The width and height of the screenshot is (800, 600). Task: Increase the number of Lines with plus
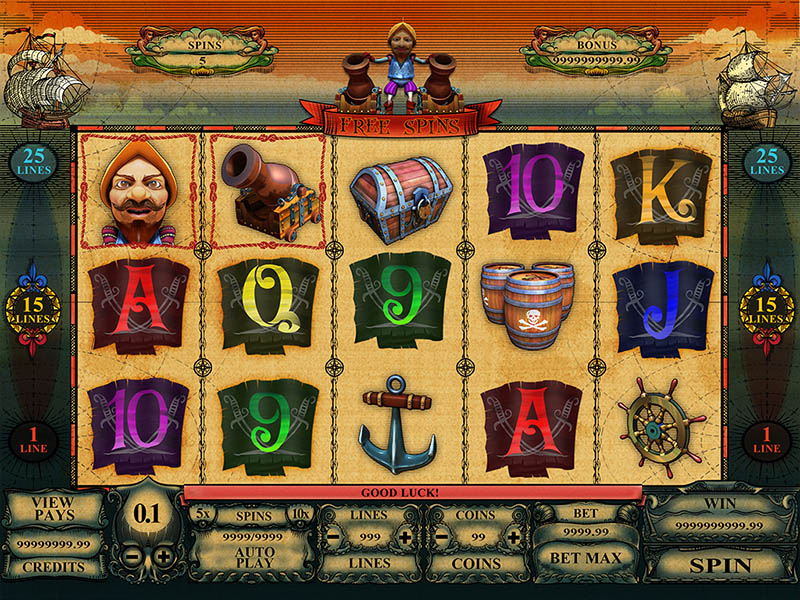tap(405, 537)
